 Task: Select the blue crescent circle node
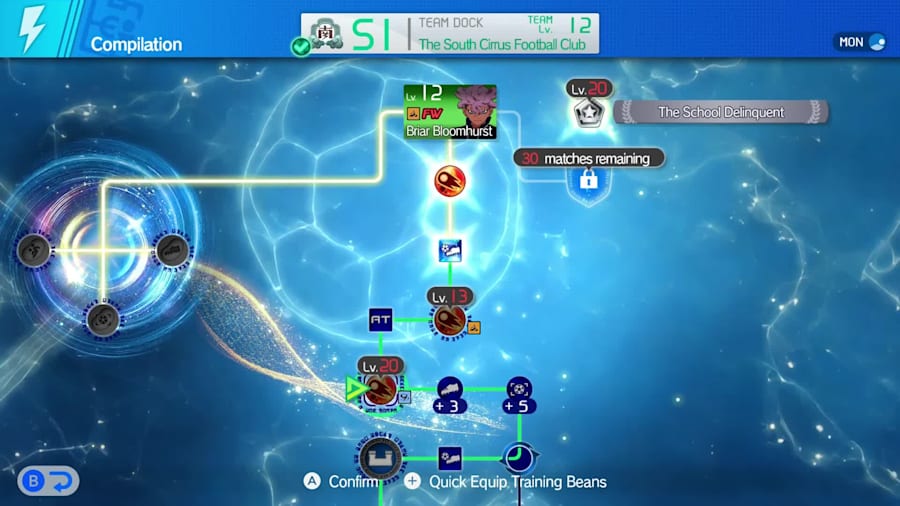pyautogui.click(x=518, y=459)
